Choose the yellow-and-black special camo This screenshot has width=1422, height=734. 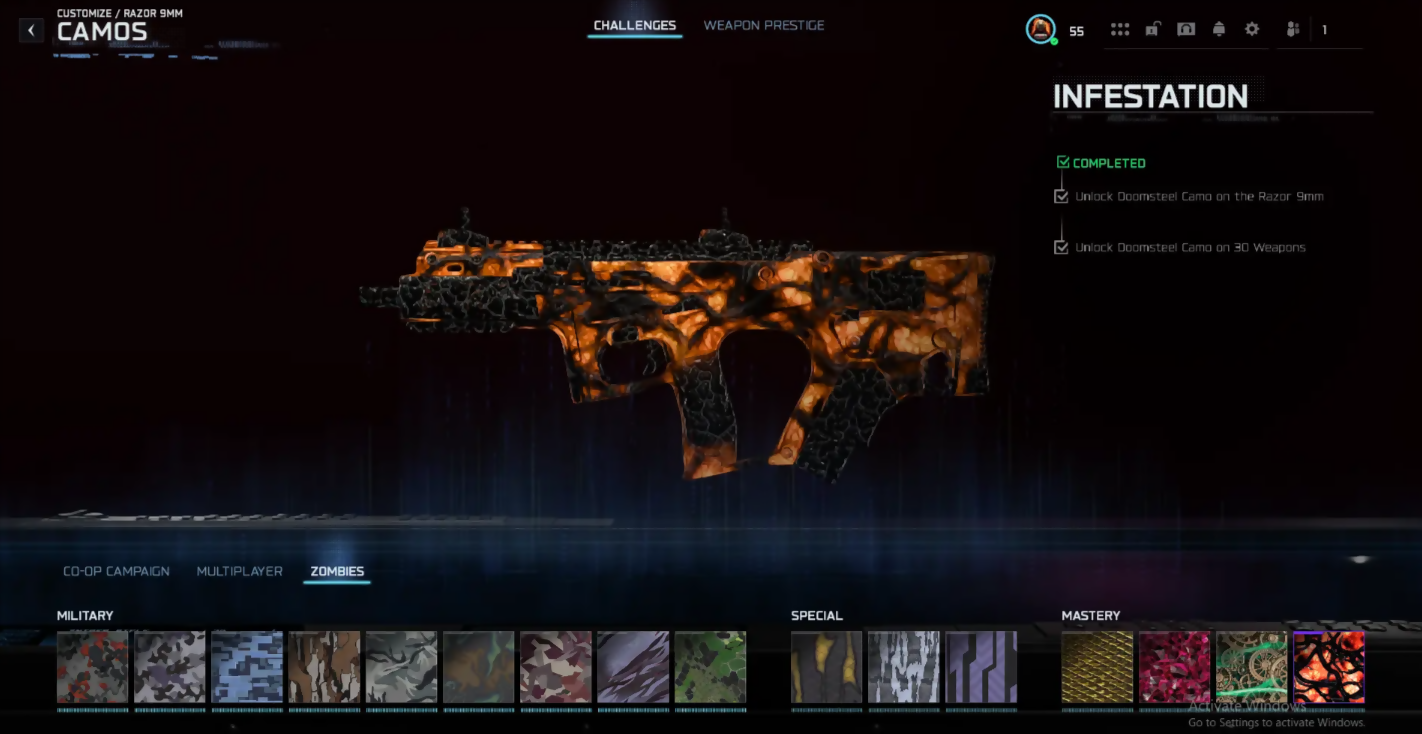(826, 666)
